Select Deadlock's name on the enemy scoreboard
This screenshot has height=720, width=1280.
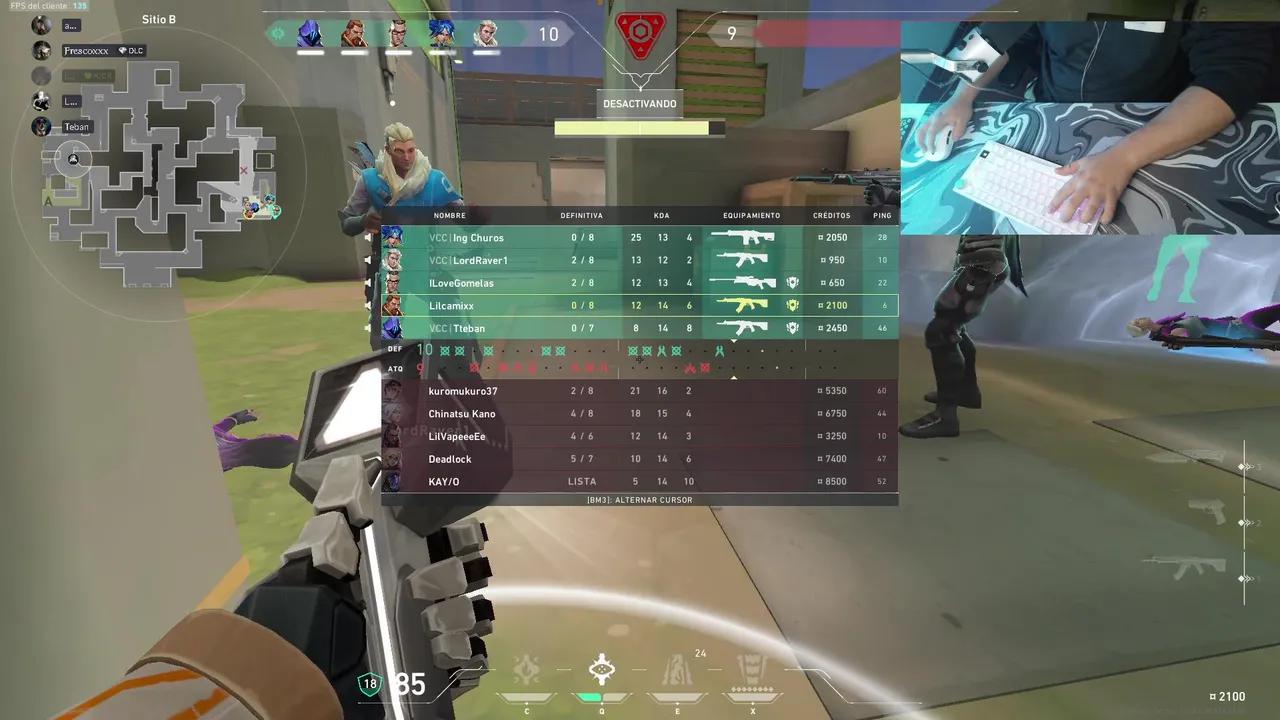point(450,458)
